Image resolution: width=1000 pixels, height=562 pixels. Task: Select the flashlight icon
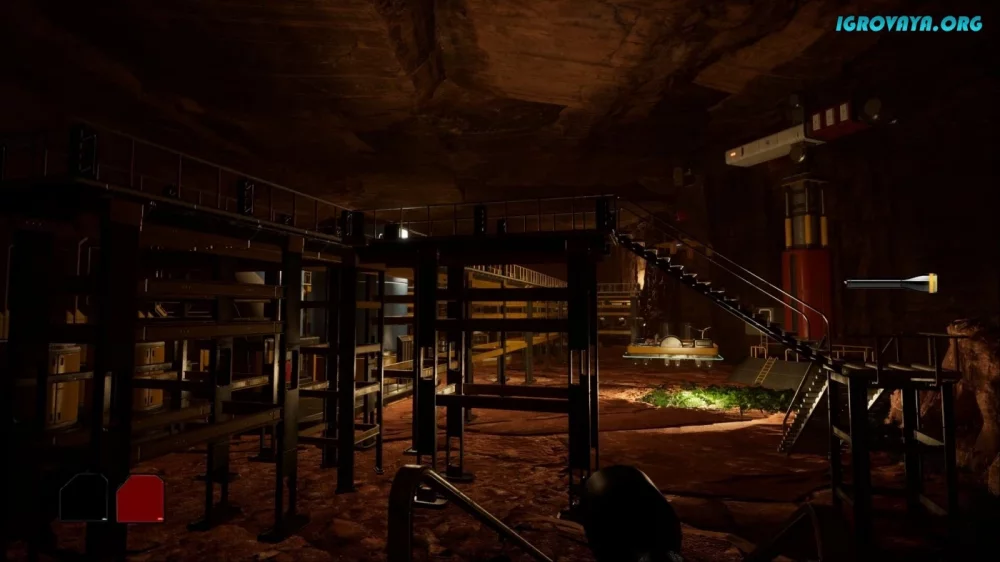891,284
